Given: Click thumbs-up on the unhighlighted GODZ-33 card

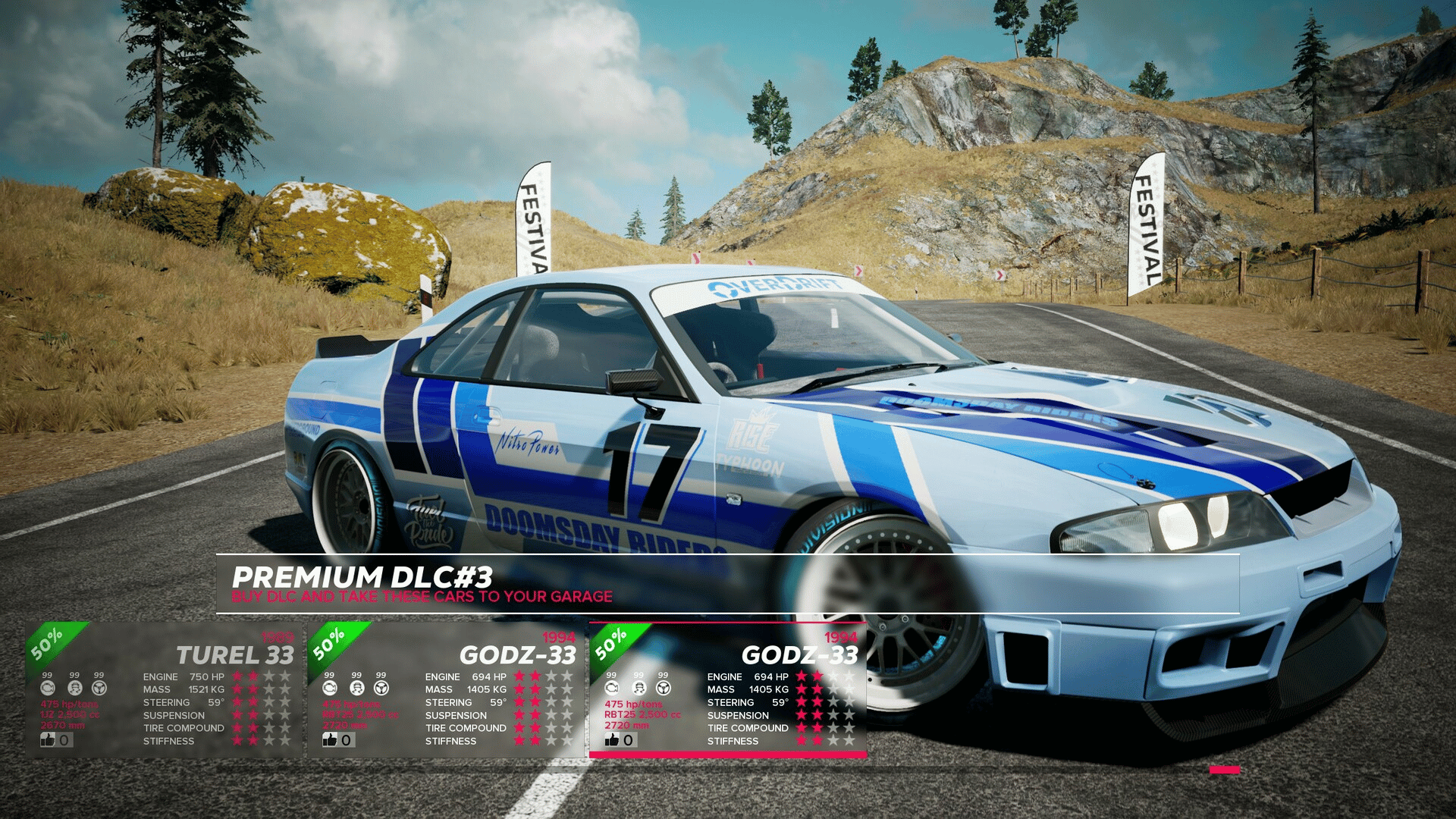Looking at the screenshot, I should coord(331,739).
